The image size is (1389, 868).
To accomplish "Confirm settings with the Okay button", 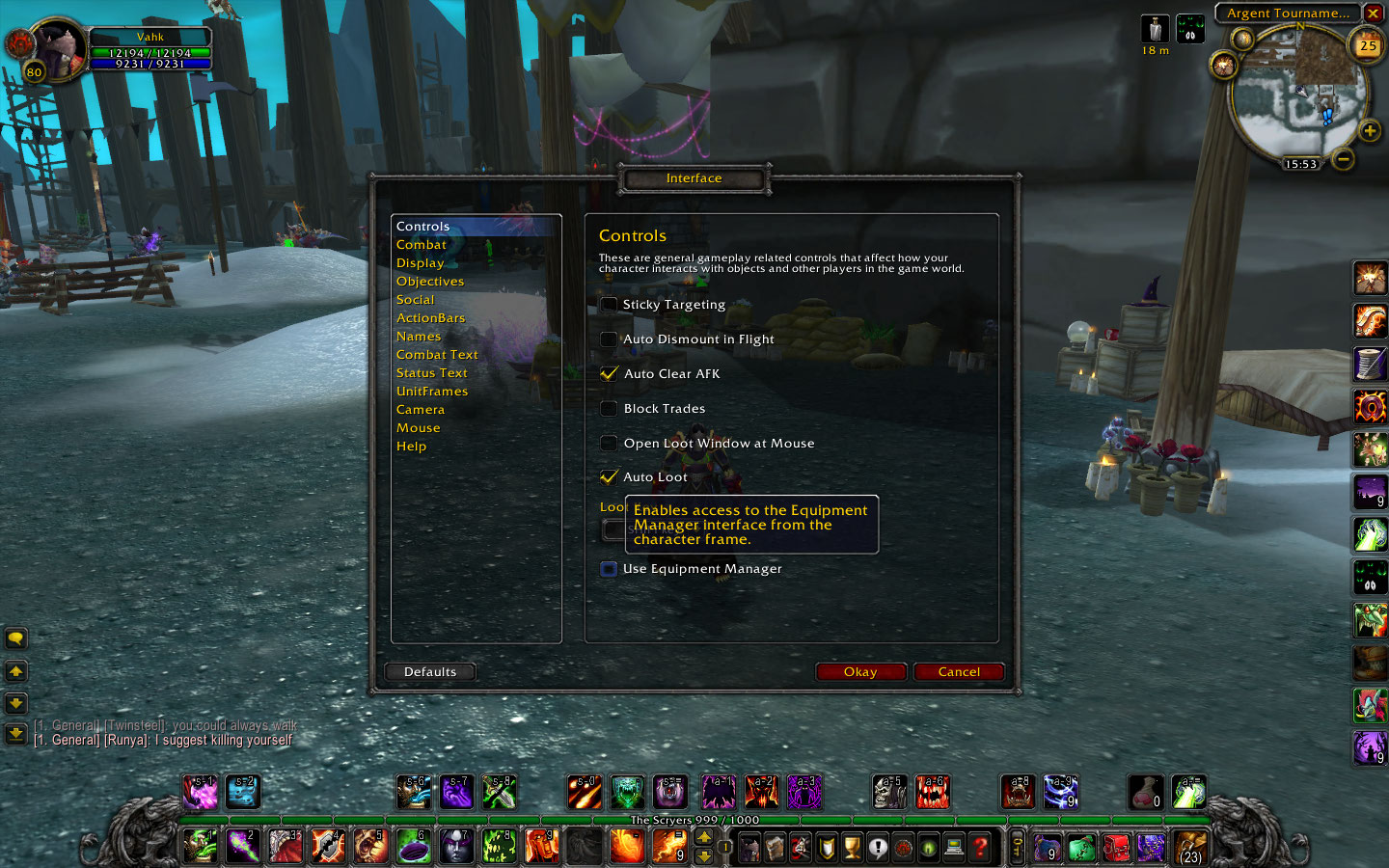I will (860, 672).
